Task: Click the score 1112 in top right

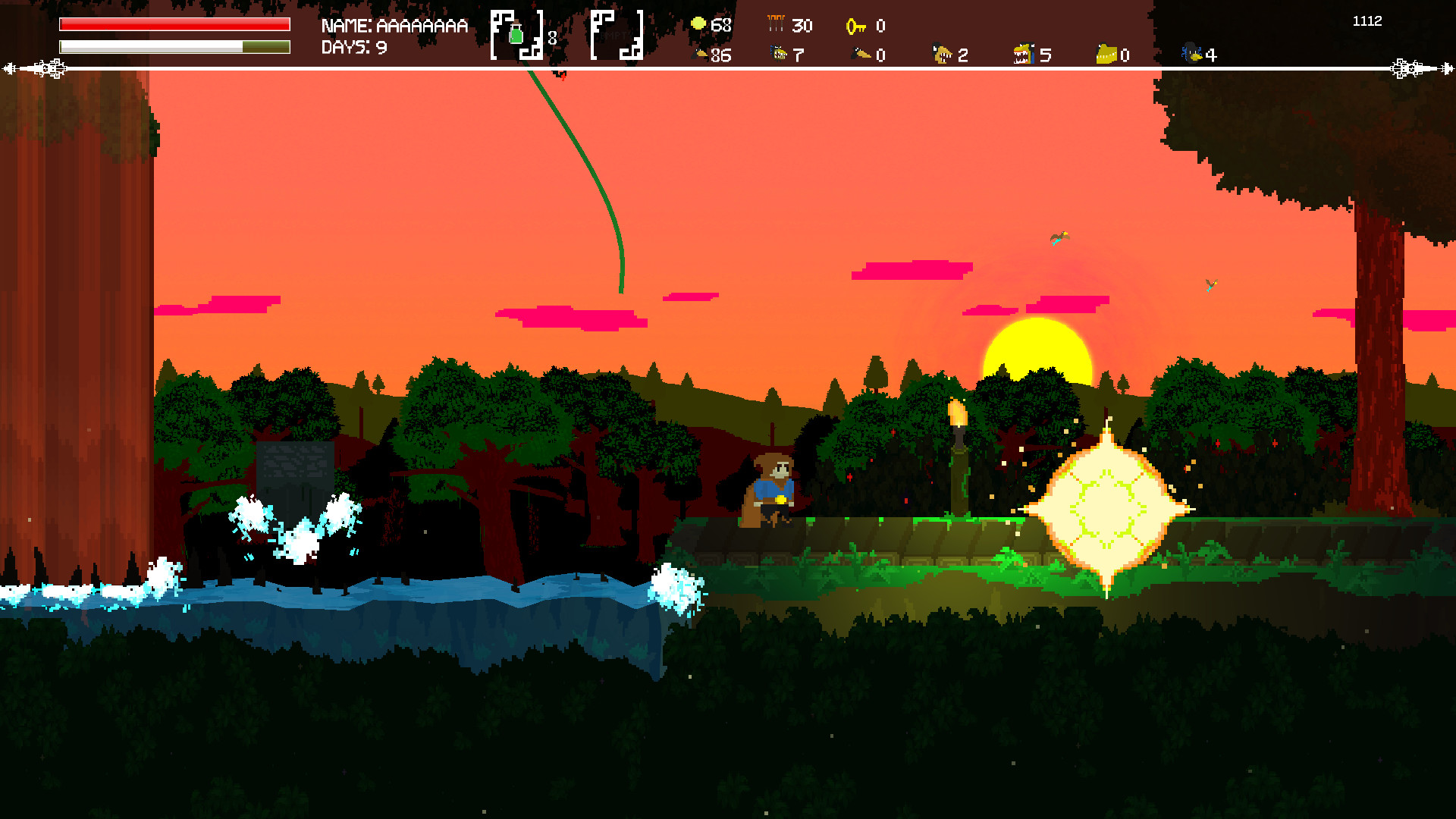Action: click(1367, 21)
